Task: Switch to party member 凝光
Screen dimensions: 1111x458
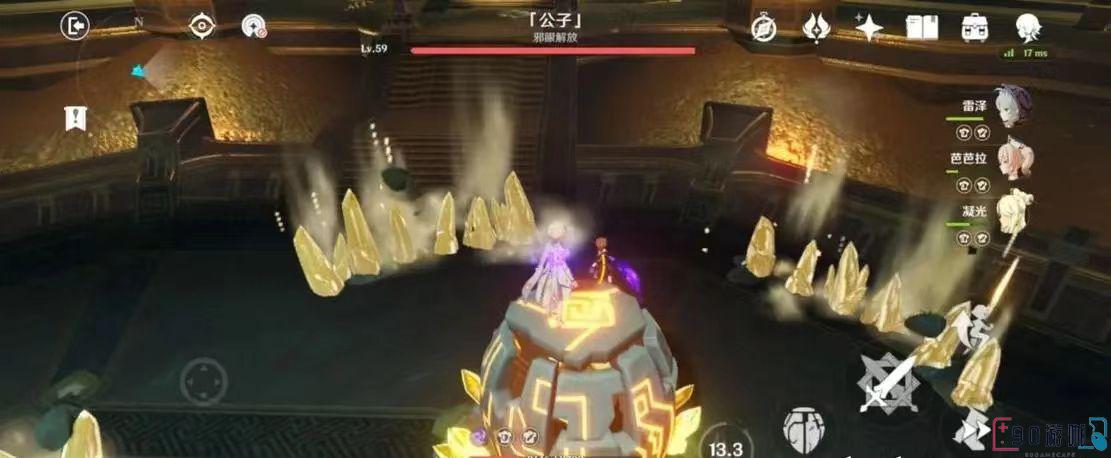Action: (1013, 208)
